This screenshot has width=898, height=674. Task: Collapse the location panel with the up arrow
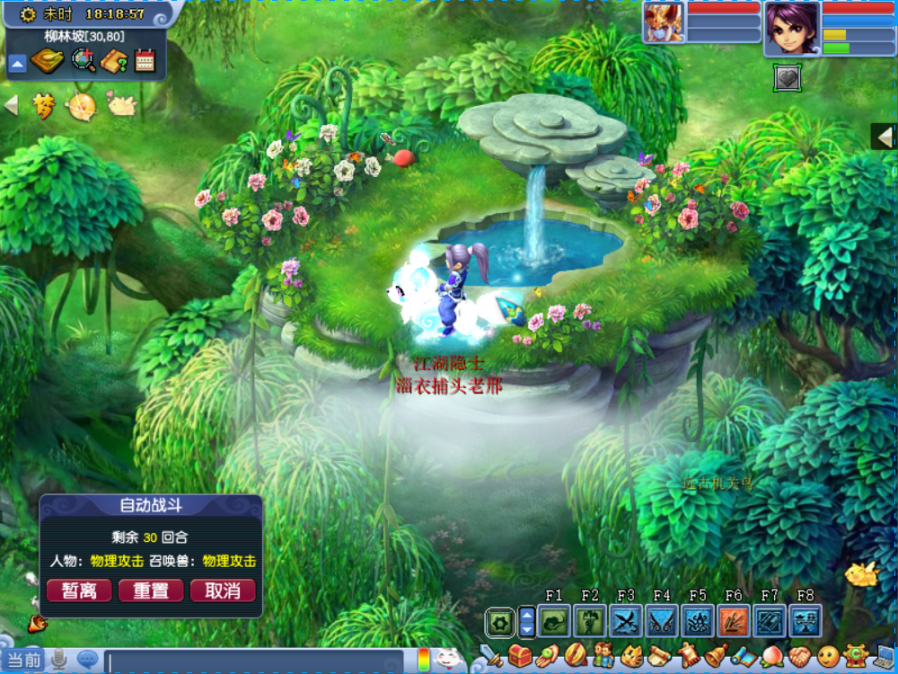[17, 64]
